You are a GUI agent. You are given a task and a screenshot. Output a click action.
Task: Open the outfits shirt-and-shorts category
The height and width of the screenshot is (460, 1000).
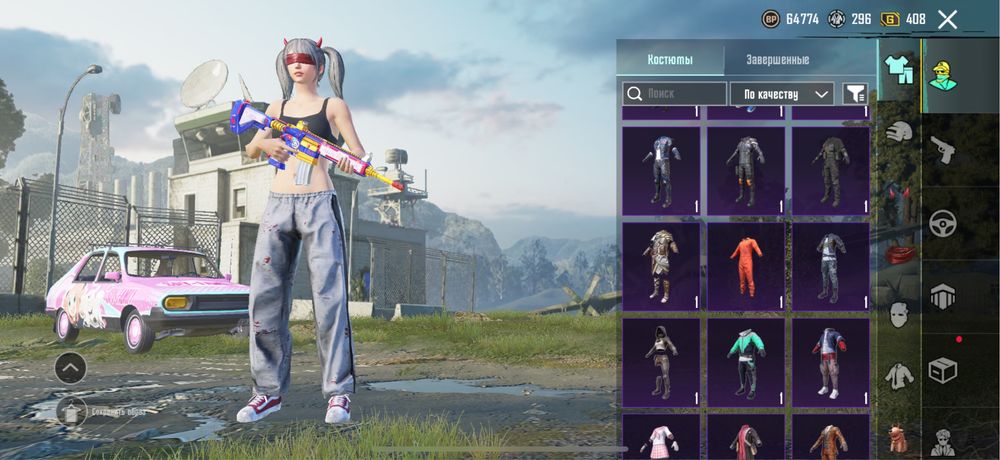coord(899,69)
